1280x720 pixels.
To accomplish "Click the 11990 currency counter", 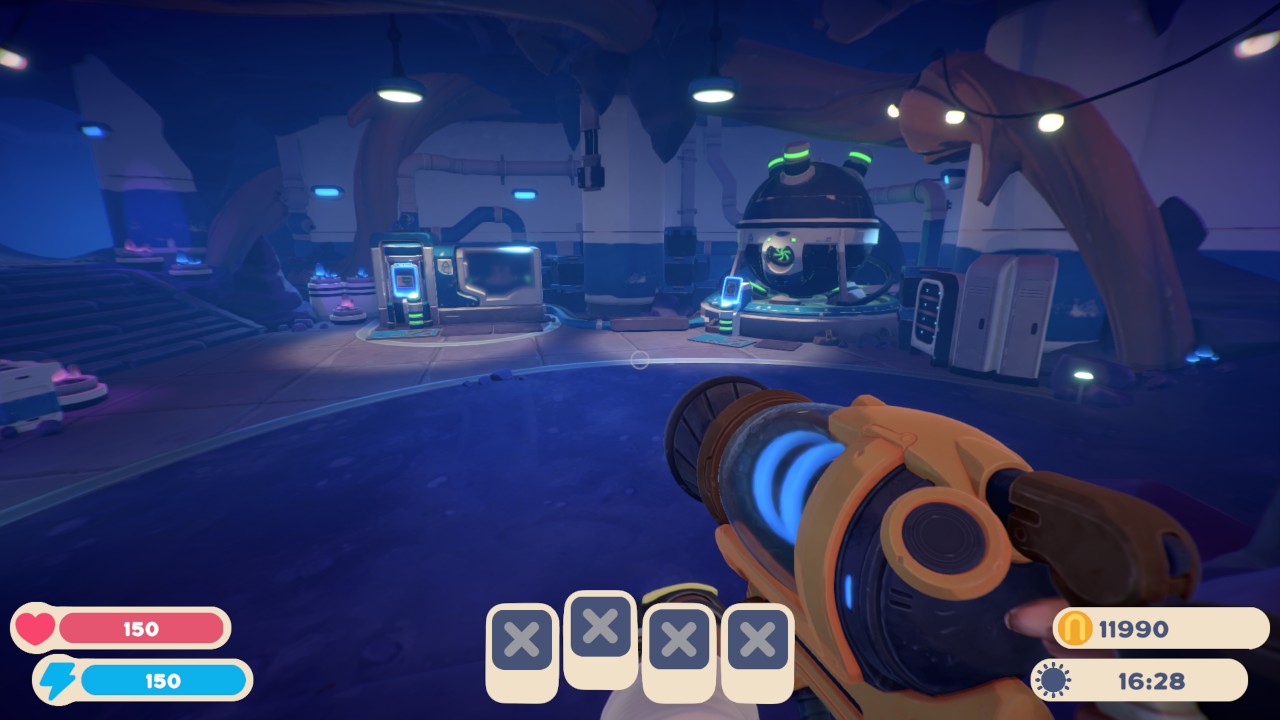I will coord(1135,628).
